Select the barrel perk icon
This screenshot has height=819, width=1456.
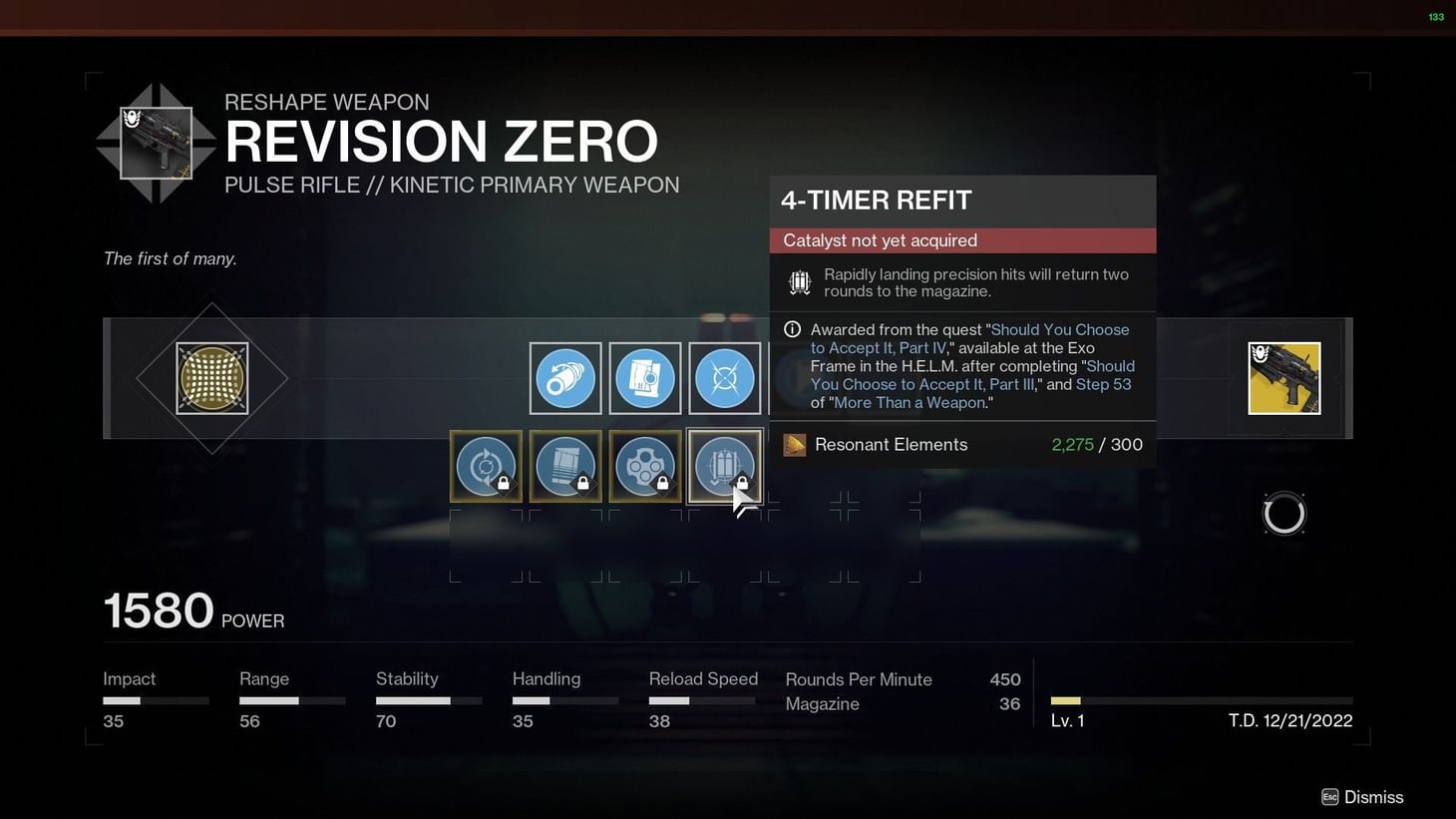(x=565, y=378)
